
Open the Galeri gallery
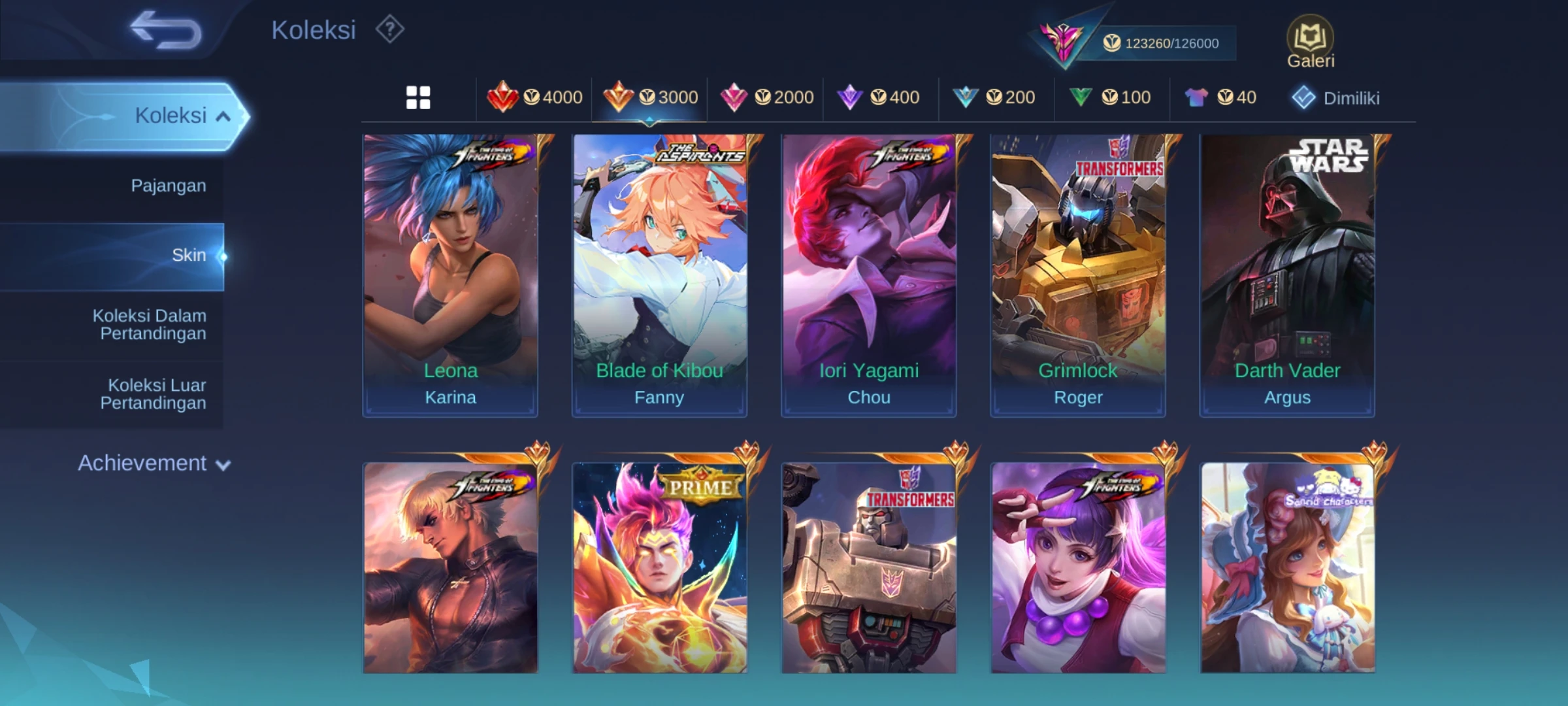click(x=1310, y=42)
